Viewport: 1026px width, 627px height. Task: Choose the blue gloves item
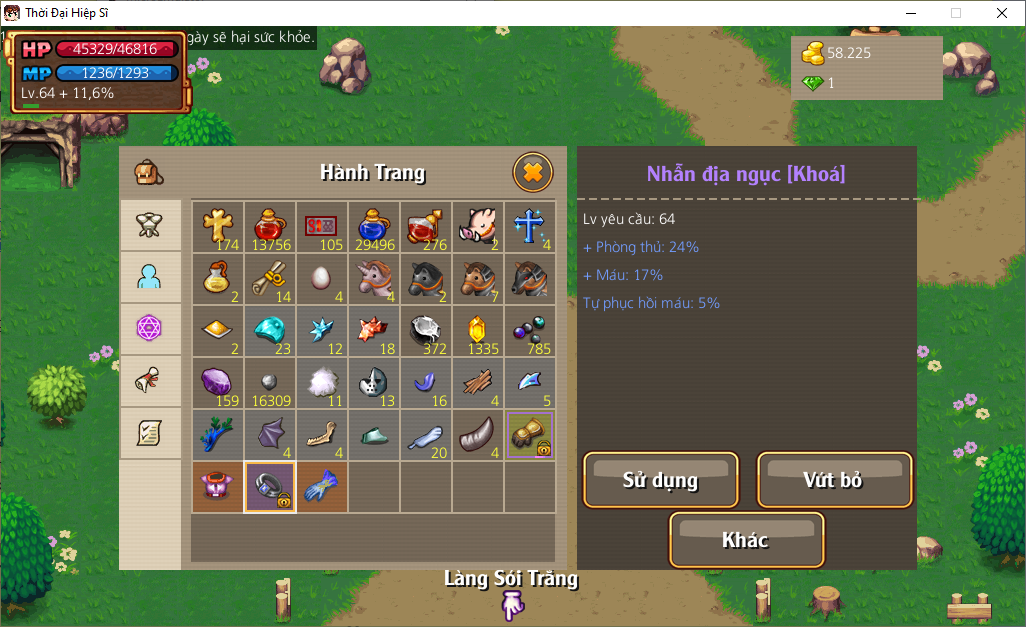322,487
